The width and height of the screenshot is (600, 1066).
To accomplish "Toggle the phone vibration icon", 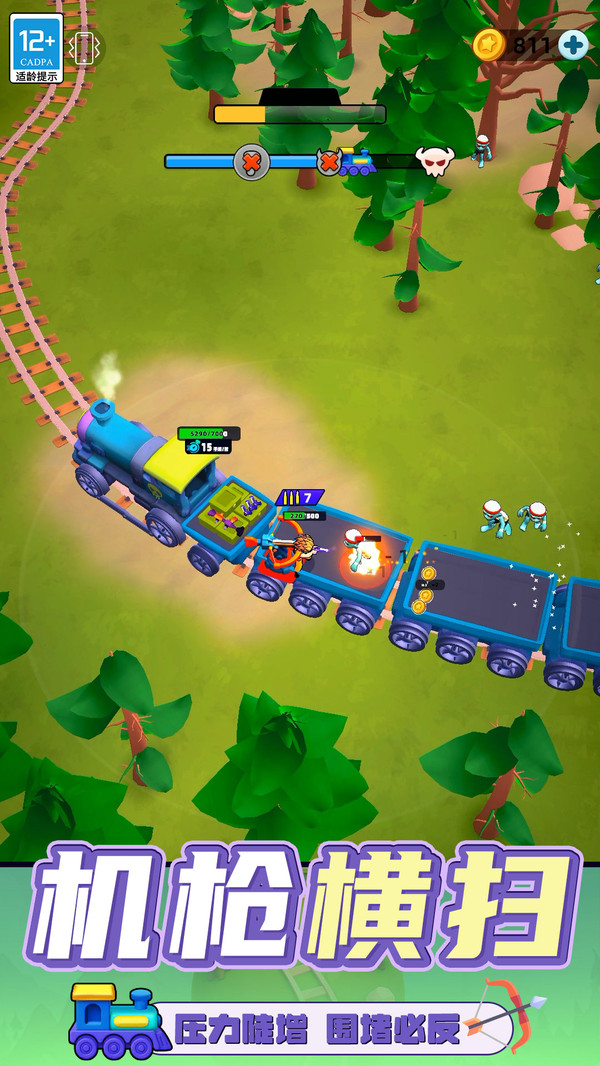I will tap(83, 47).
